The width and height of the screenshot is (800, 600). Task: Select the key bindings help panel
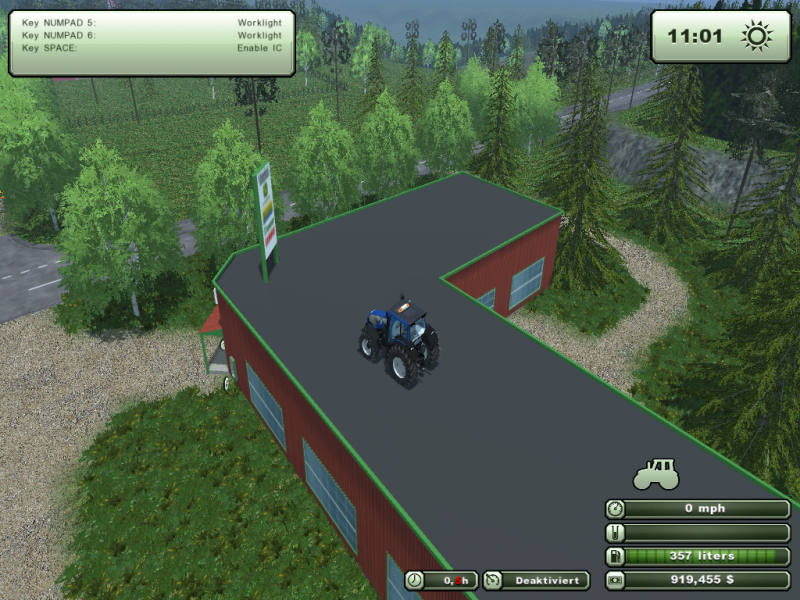coord(152,42)
